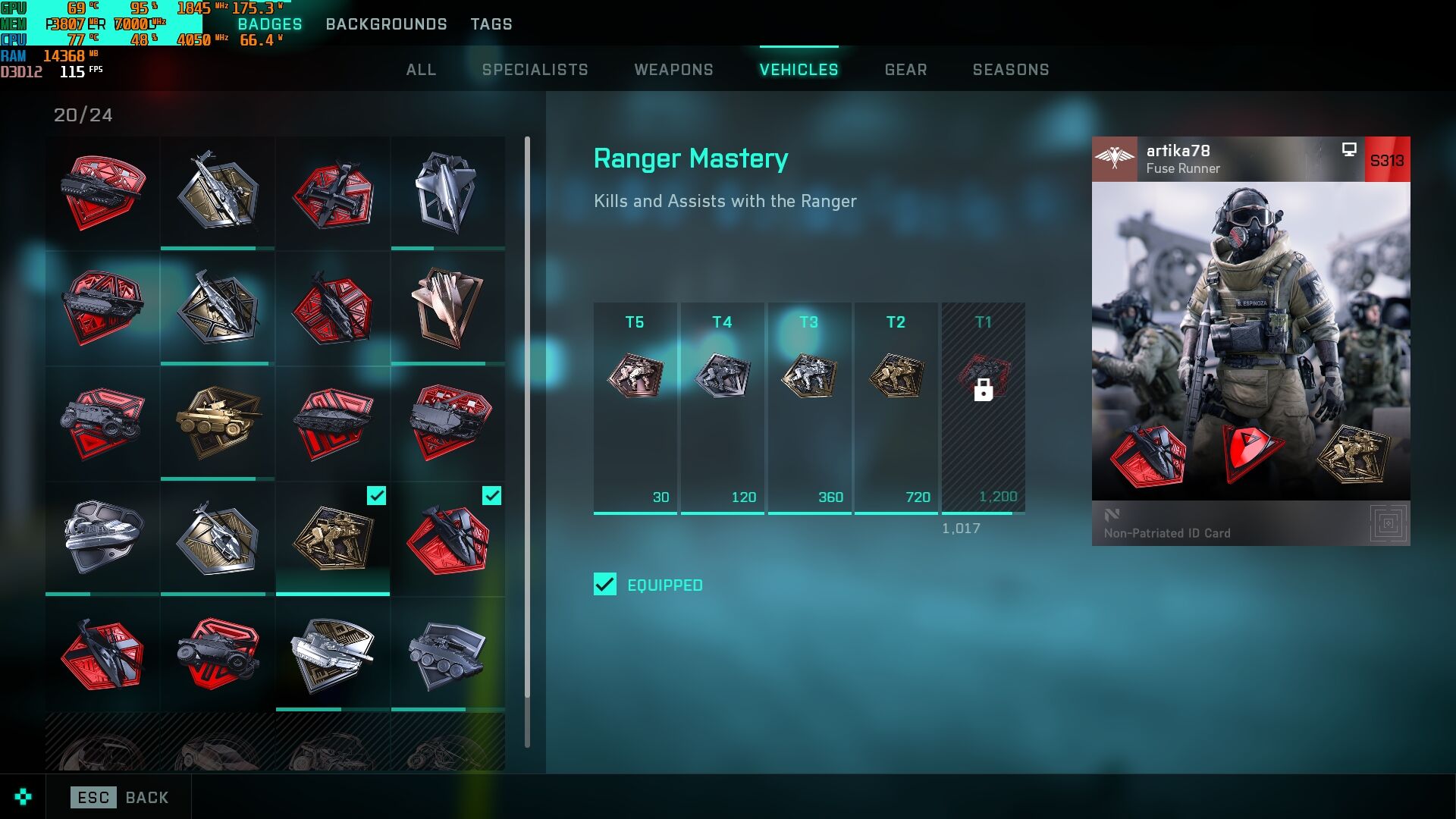View the T5 Ranger Mastery tier

pyautogui.click(x=635, y=408)
